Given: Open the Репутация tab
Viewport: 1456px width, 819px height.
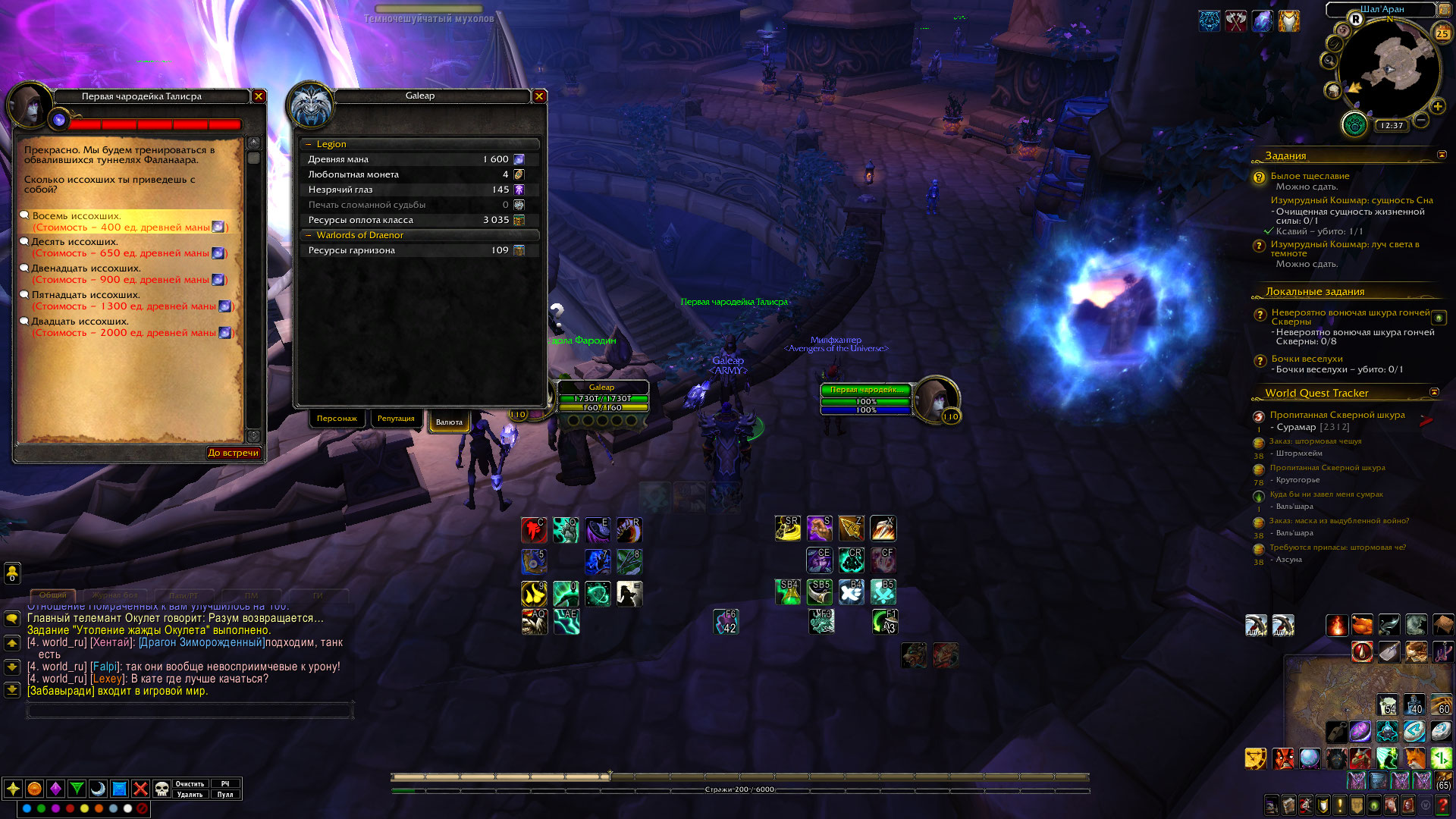Looking at the screenshot, I should tap(396, 419).
